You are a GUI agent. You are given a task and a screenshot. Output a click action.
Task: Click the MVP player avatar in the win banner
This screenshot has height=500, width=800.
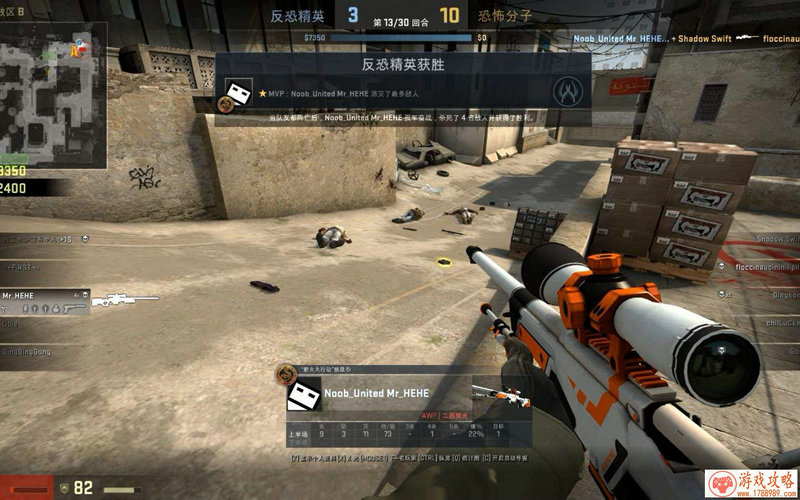click(238, 97)
